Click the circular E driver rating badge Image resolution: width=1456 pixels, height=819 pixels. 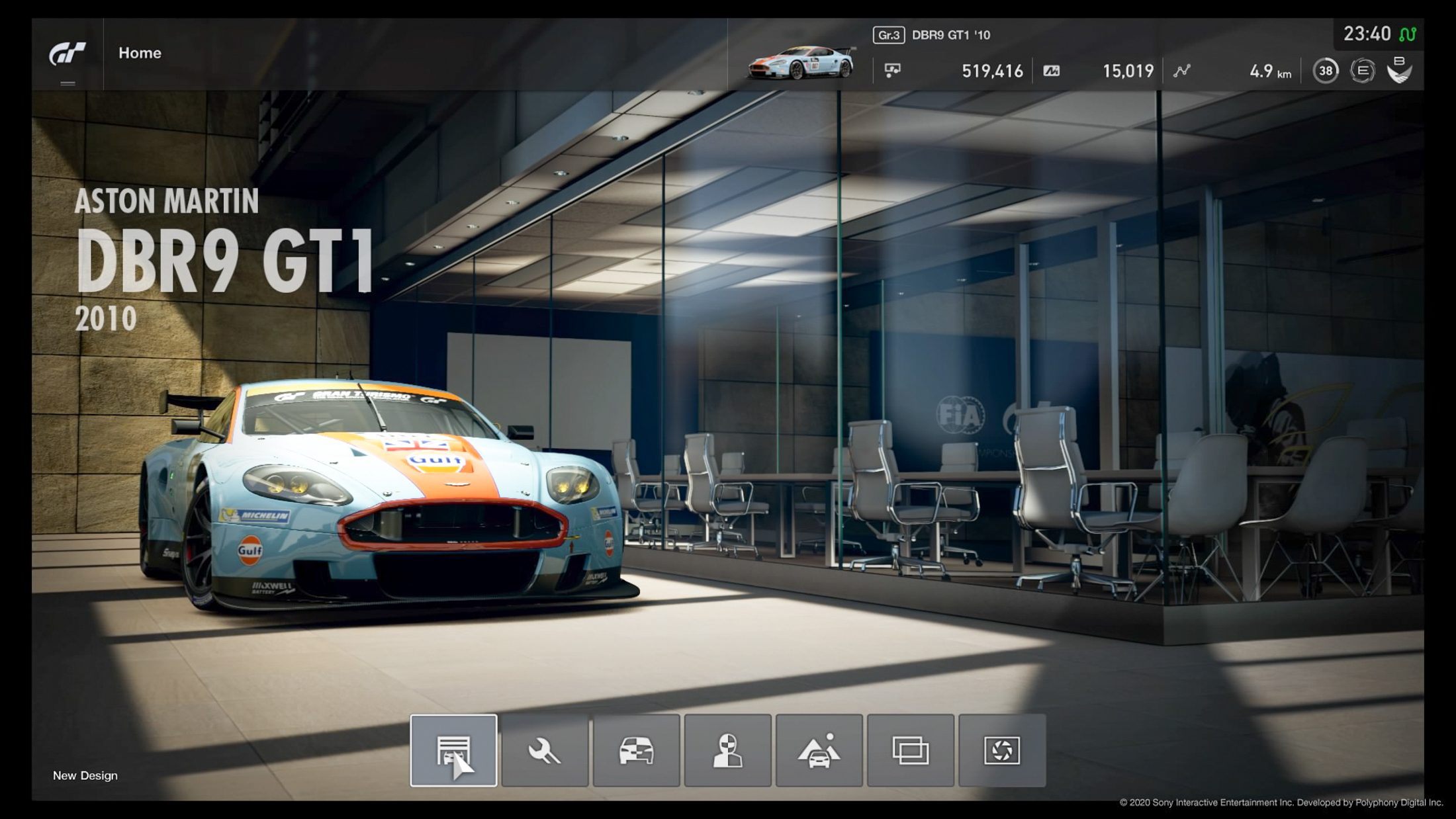tap(1362, 71)
